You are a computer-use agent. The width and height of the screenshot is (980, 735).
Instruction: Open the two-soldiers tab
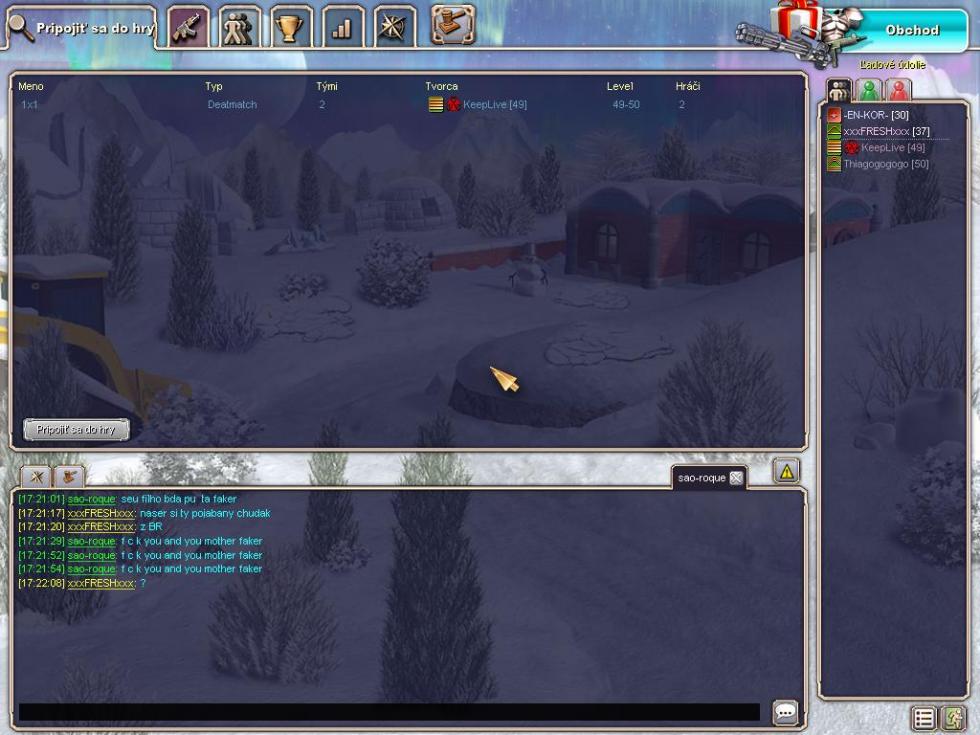240,28
